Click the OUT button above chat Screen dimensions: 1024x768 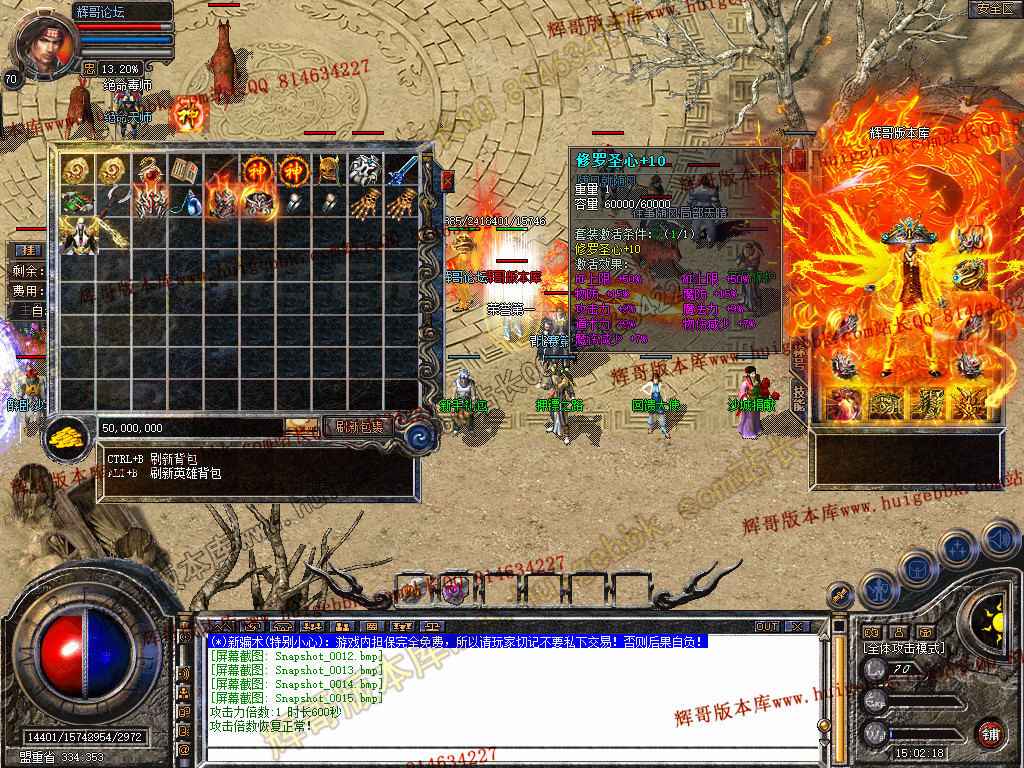pyautogui.click(x=767, y=627)
